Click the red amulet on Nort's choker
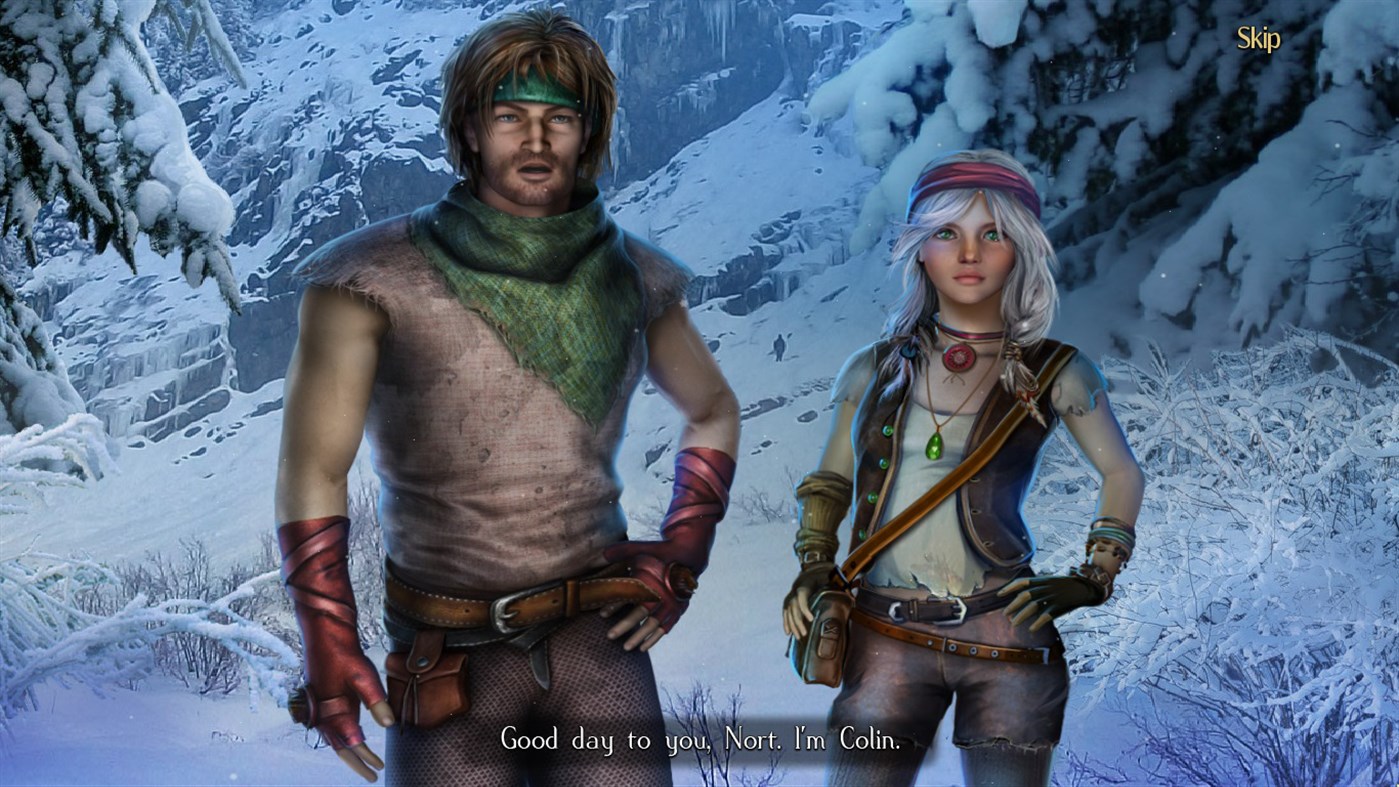The width and height of the screenshot is (1399, 787). (959, 359)
